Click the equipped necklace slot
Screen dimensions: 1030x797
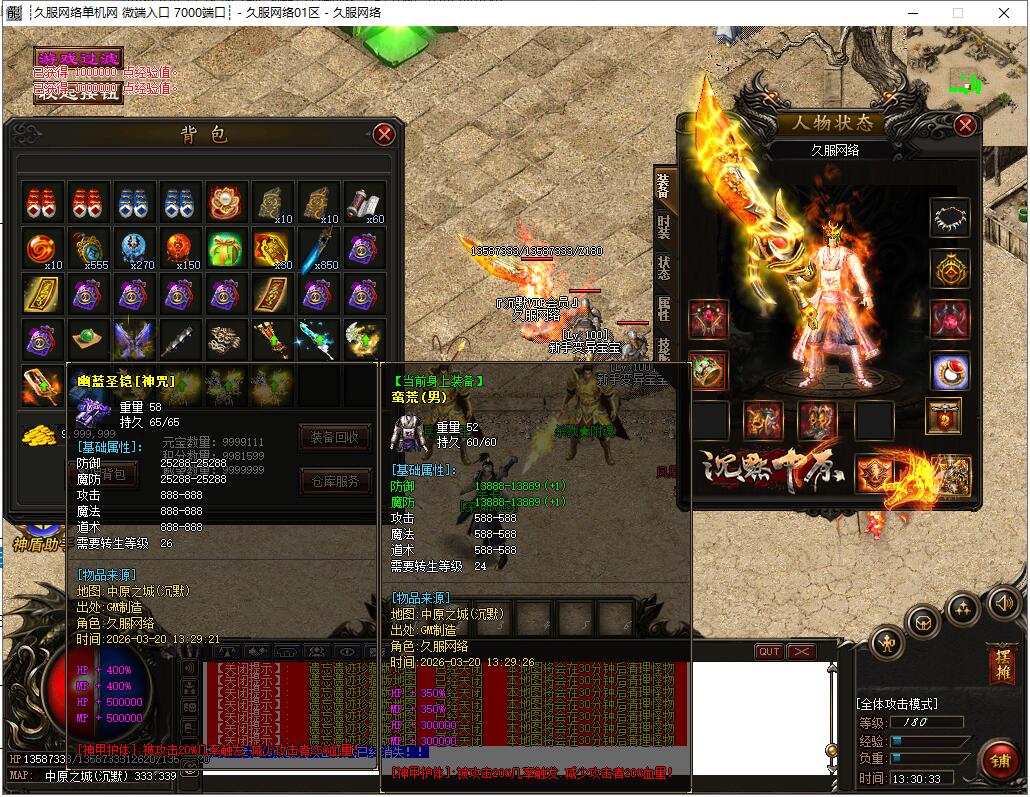(949, 217)
